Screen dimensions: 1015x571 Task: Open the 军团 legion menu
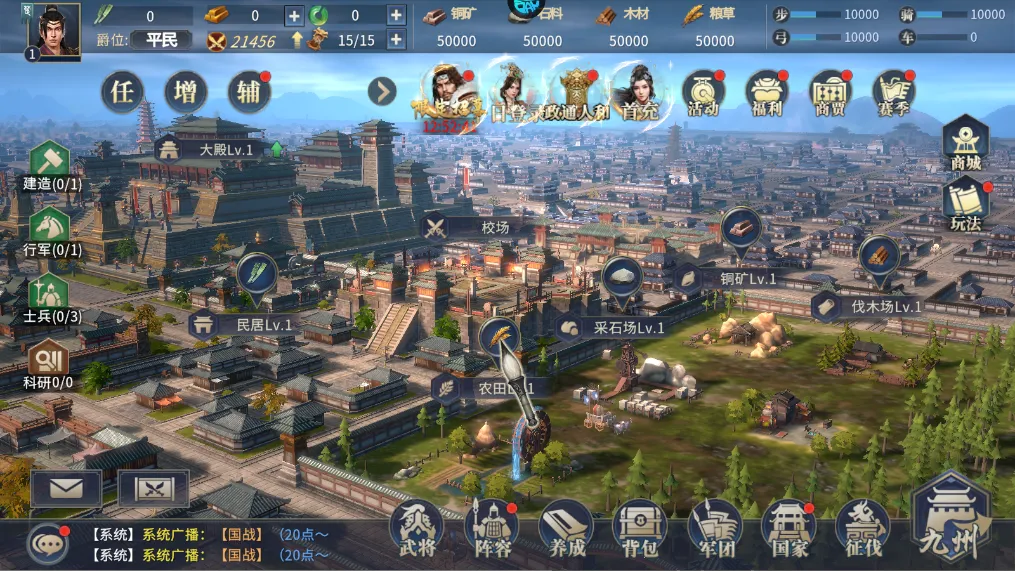click(x=715, y=526)
